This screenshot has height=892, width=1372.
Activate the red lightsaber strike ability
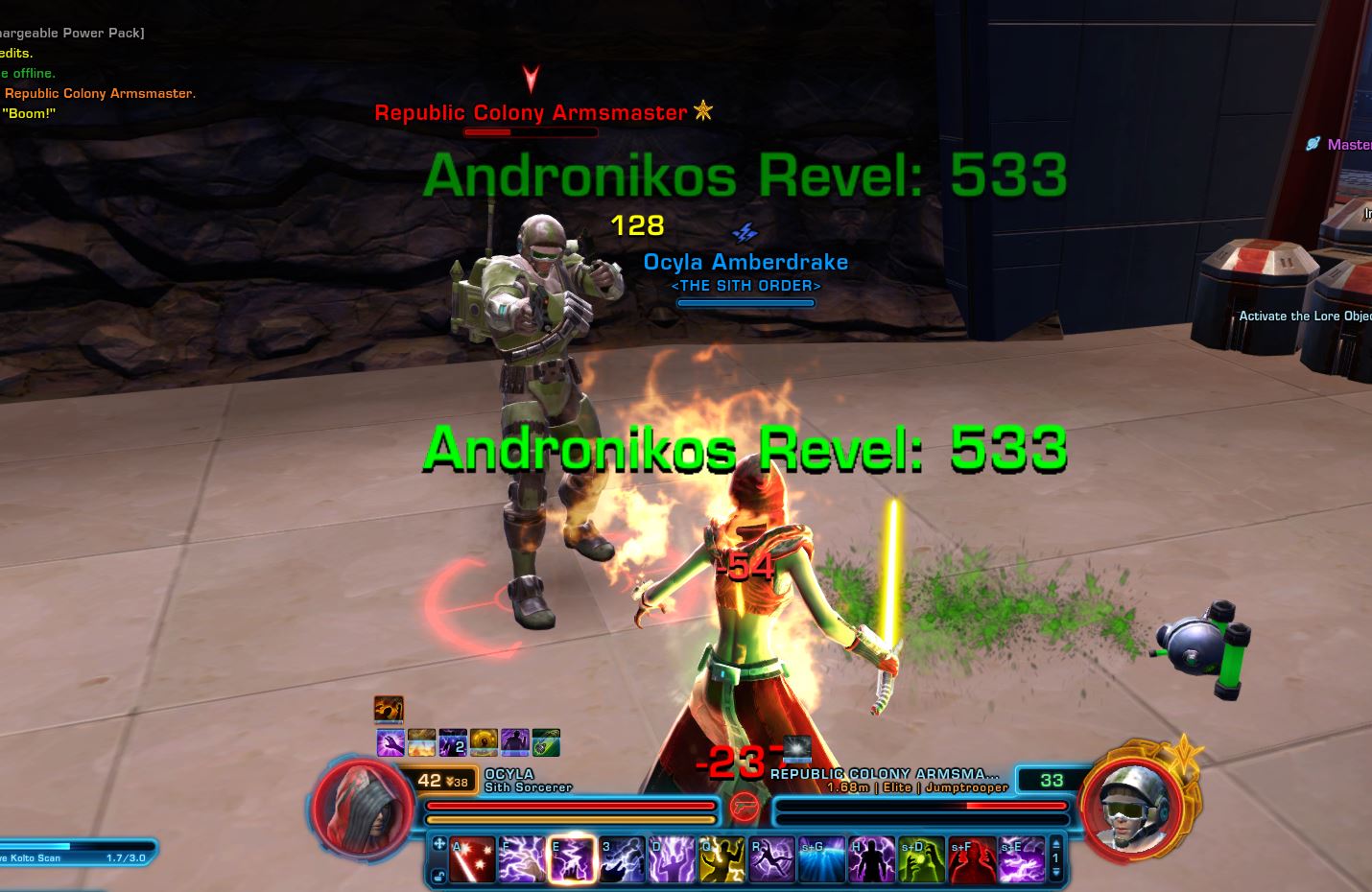tap(473, 858)
